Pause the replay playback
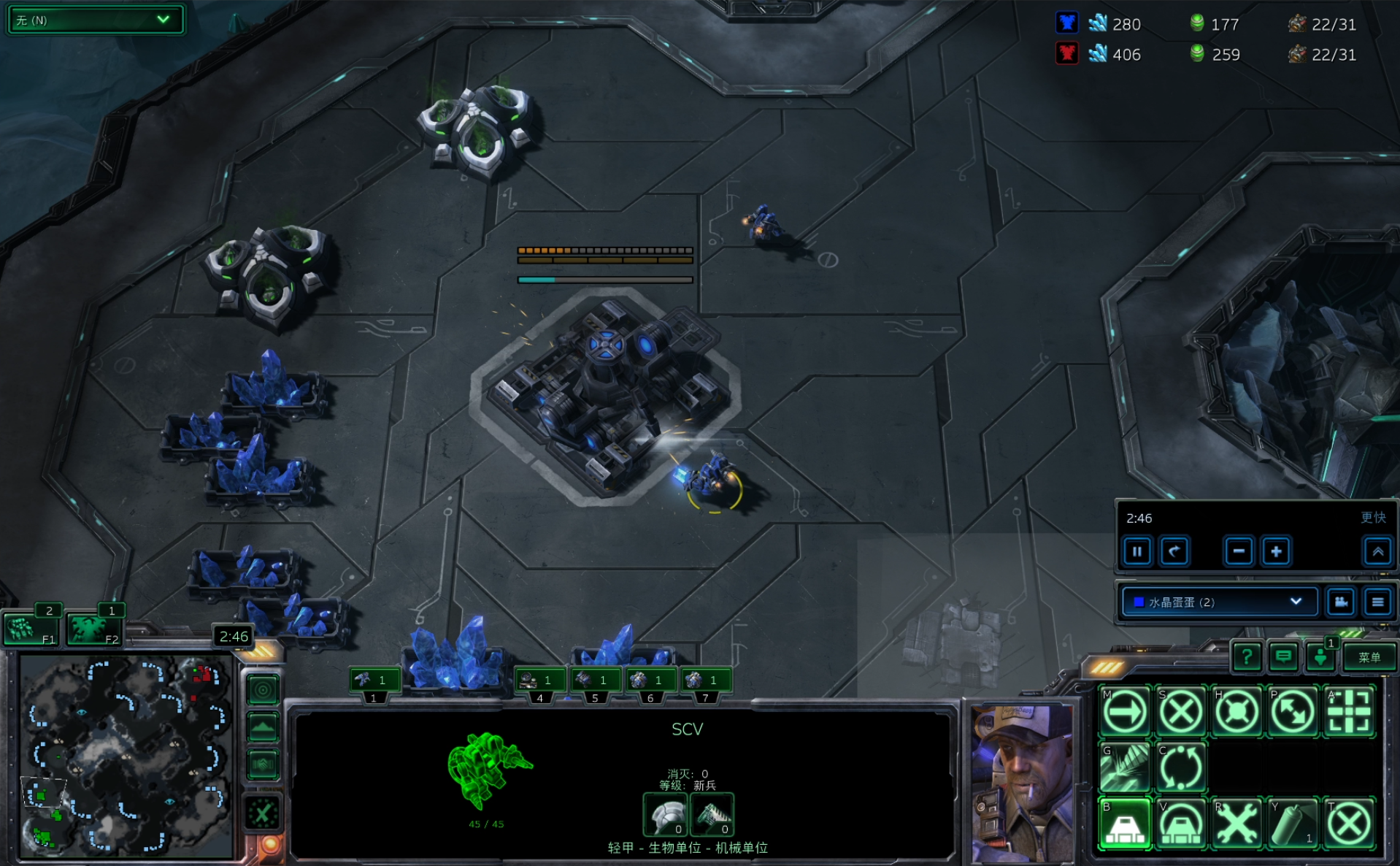Viewport: 1400px width, 866px height. tap(1137, 551)
